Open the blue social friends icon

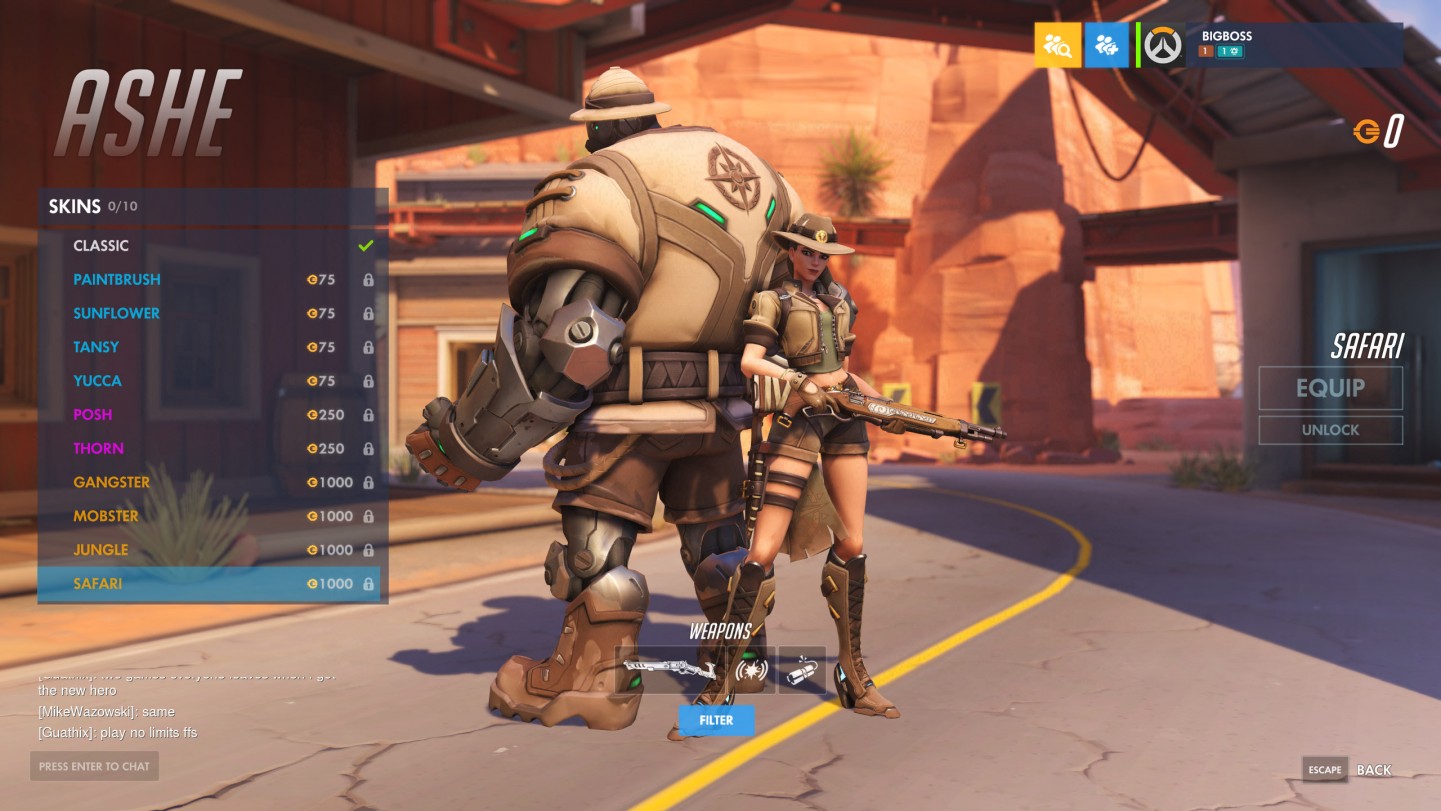point(1106,45)
